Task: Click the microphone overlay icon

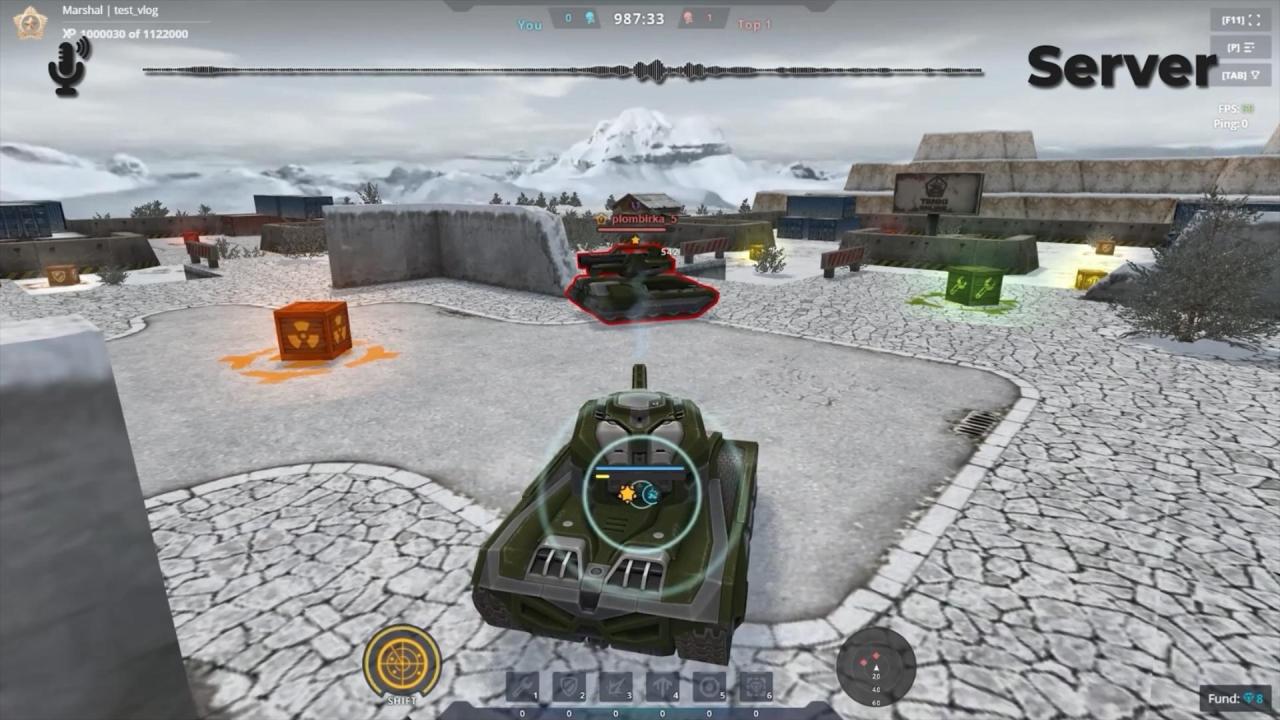Action: pos(68,66)
